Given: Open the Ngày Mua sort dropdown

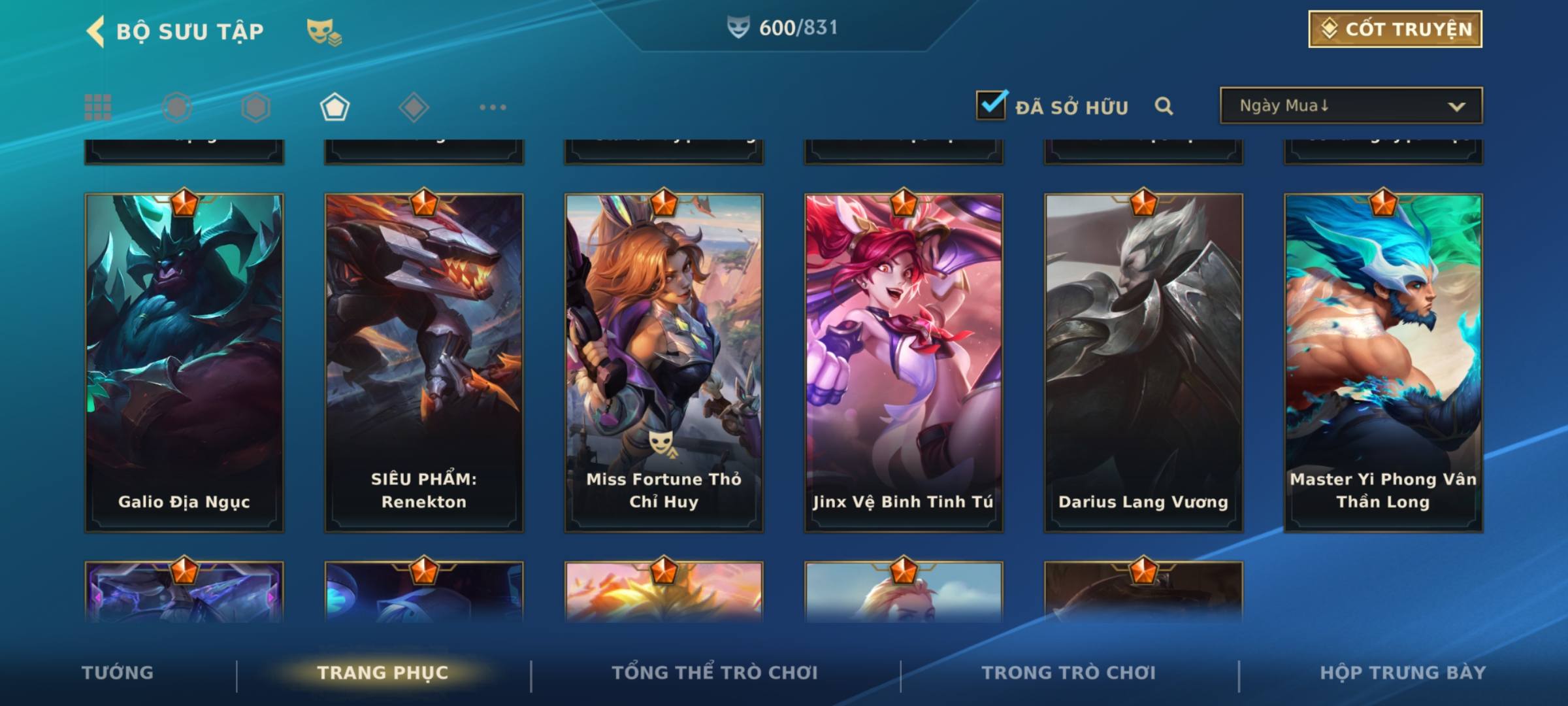Looking at the screenshot, I should (x=1350, y=106).
